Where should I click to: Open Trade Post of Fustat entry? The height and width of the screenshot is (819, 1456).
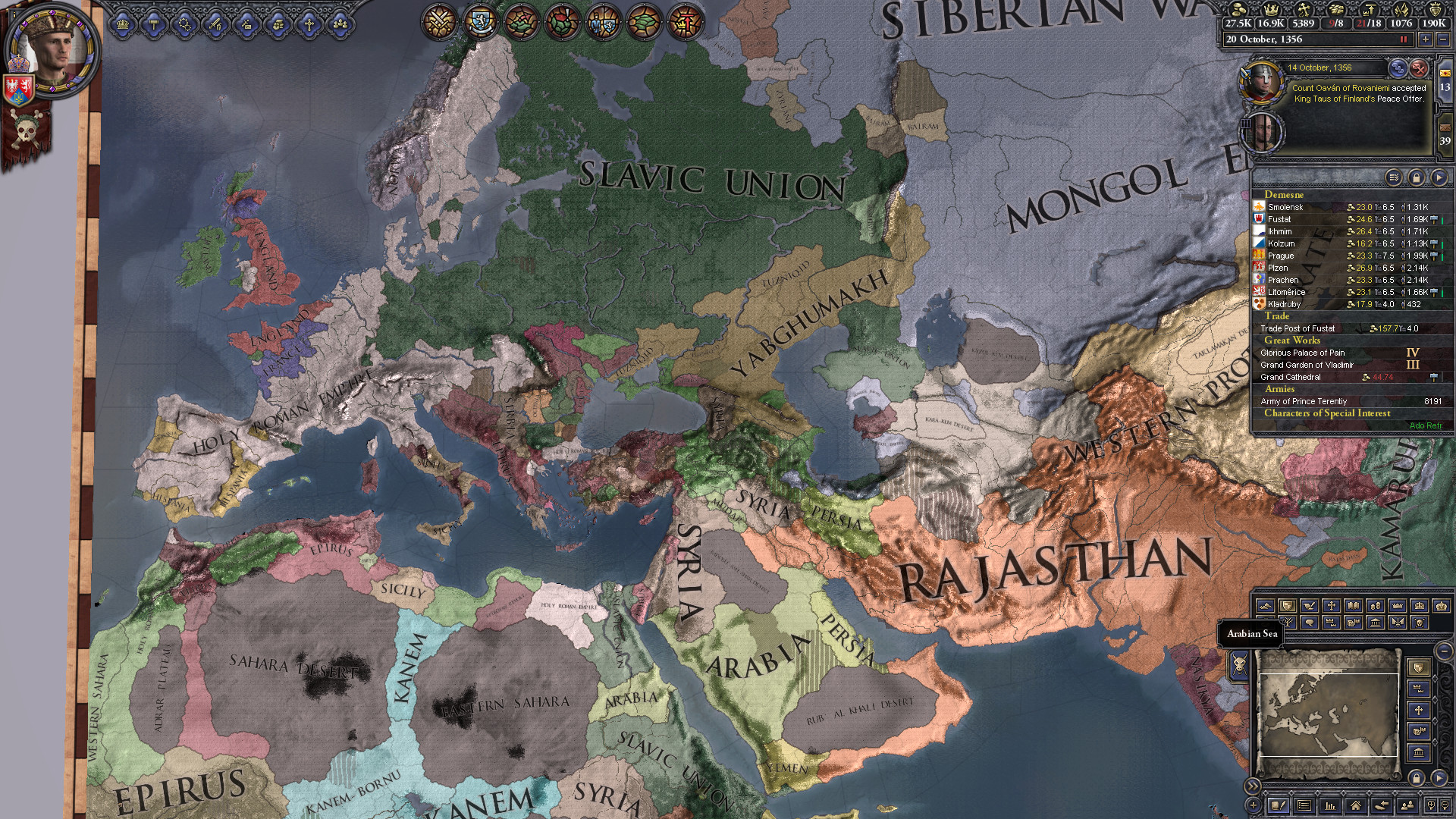tap(1298, 328)
